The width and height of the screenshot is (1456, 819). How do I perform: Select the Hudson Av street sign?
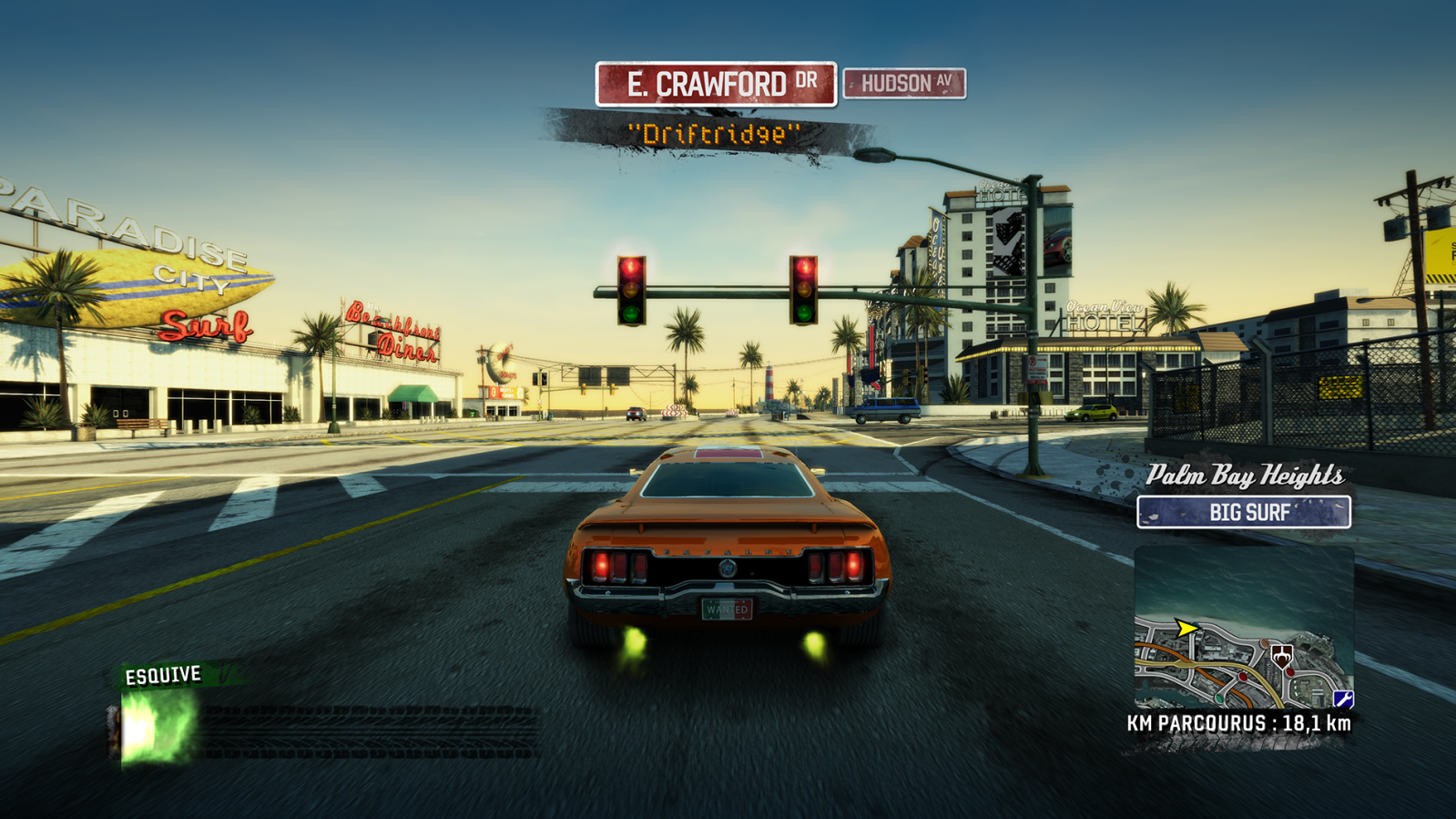click(904, 84)
